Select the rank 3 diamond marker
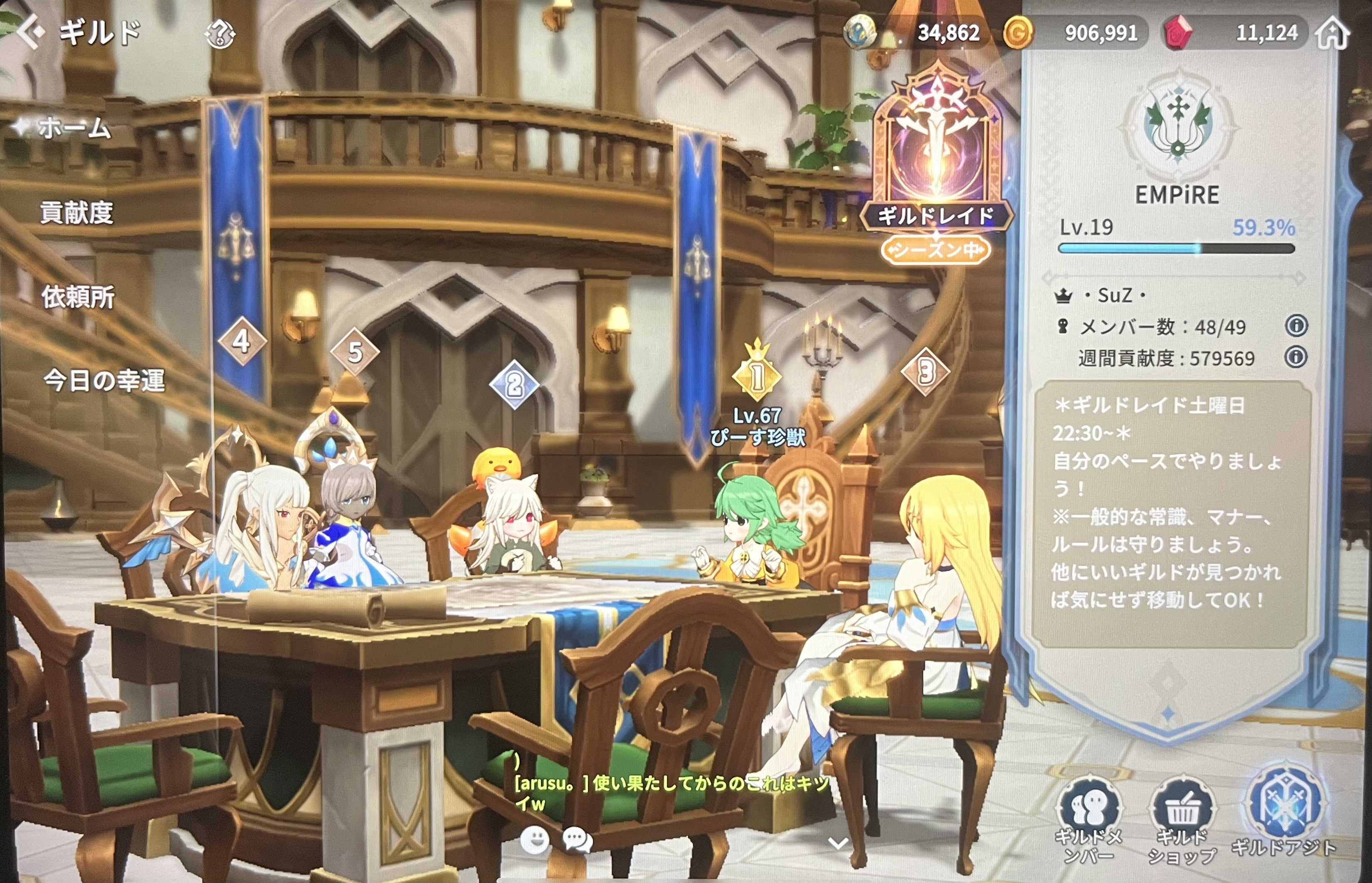Screen dimensions: 1372x883 (925, 372)
